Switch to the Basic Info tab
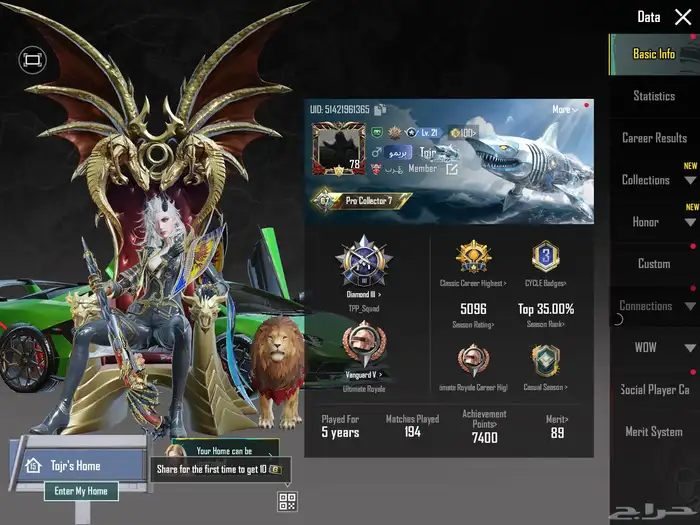700x525 pixels. 653,54
